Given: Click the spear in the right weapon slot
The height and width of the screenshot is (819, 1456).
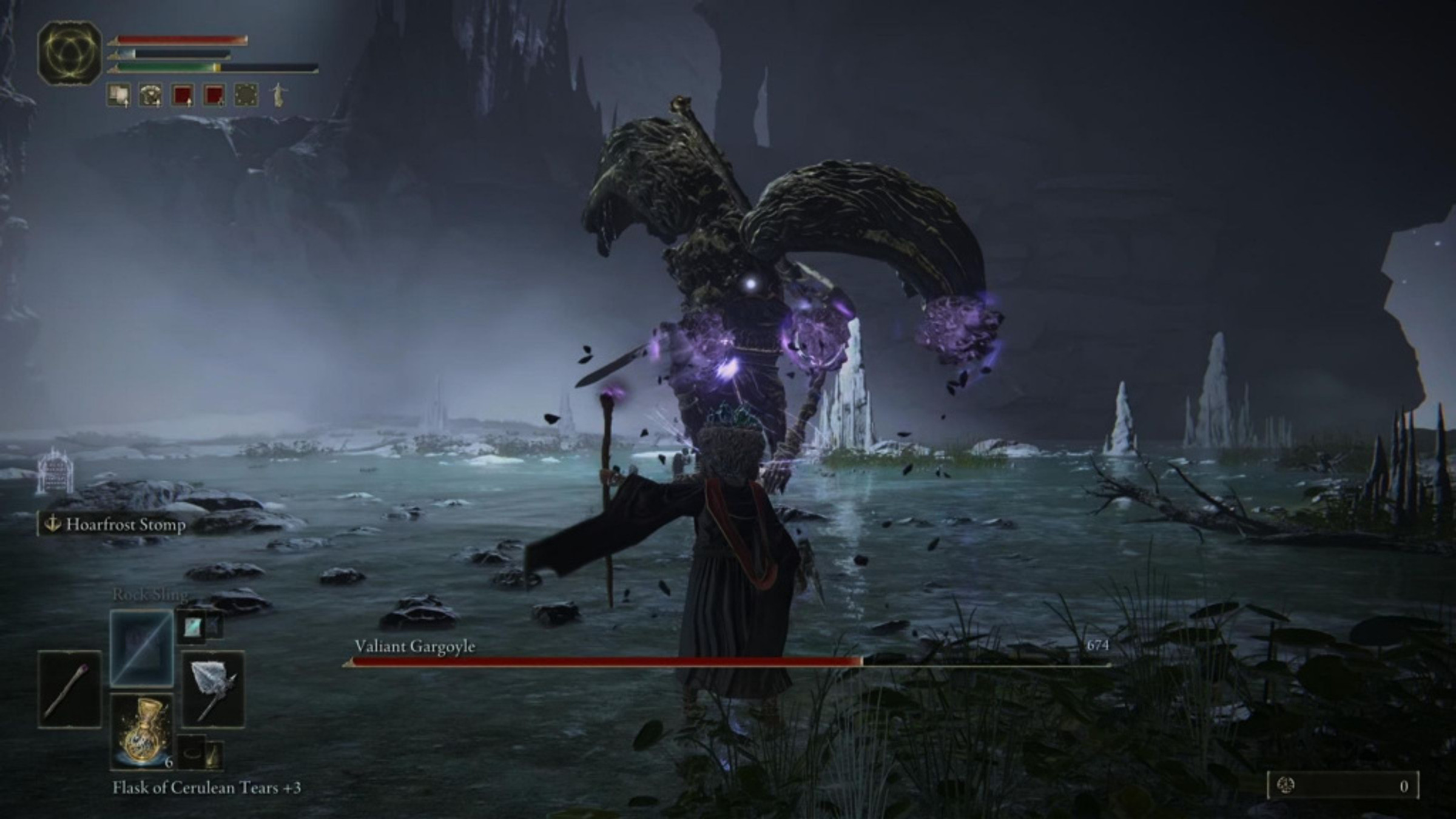Looking at the screenshot, I should (214, 690).
